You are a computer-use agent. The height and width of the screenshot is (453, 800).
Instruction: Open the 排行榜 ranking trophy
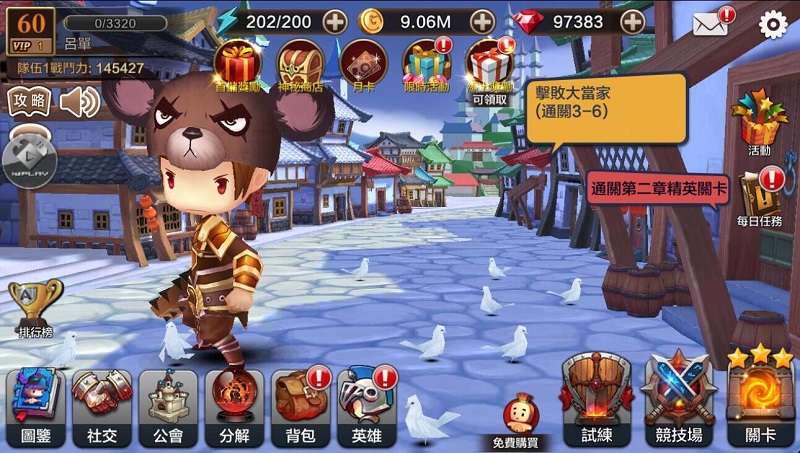35,304
